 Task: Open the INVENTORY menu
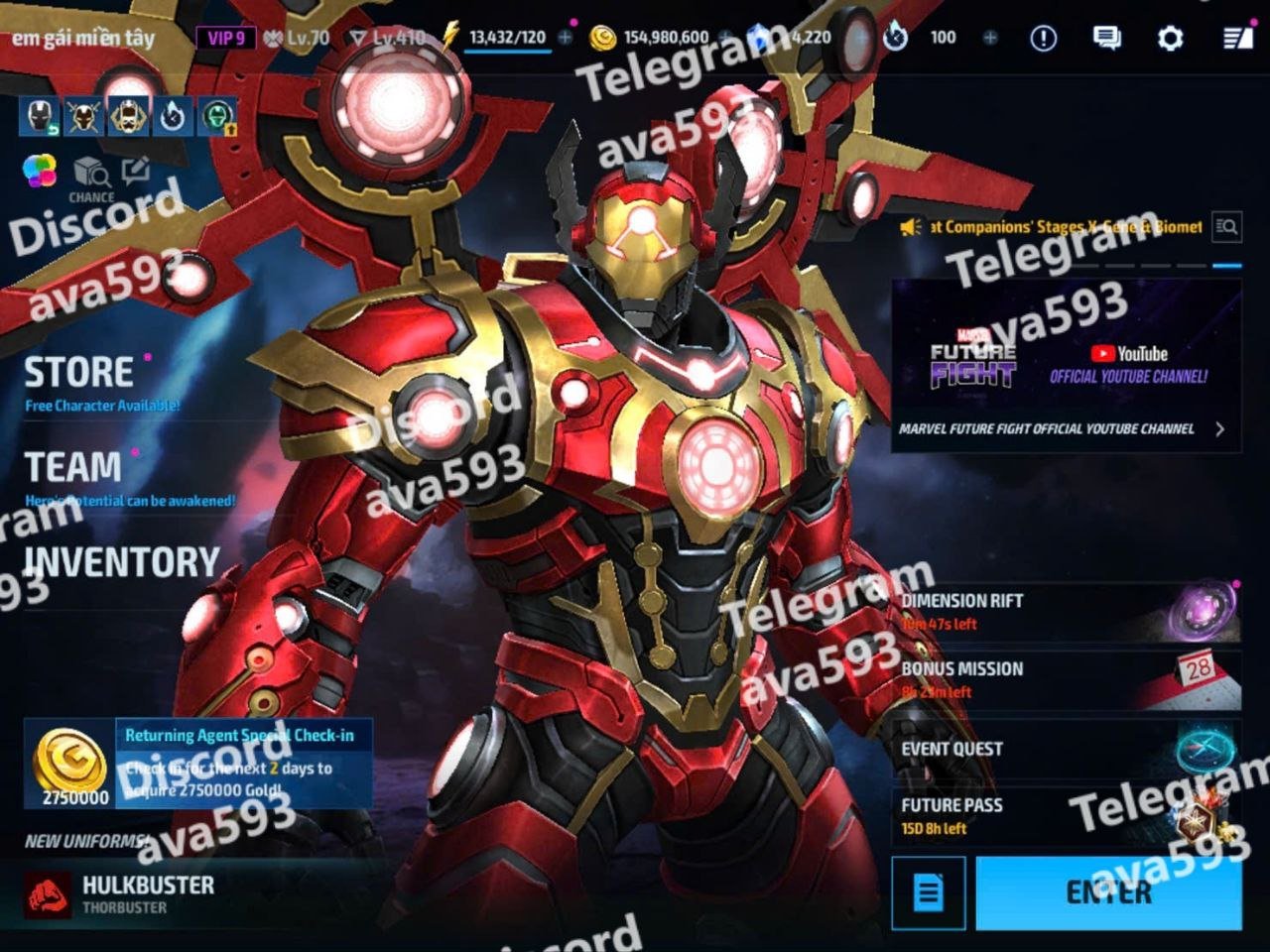[x=121, y=562]
